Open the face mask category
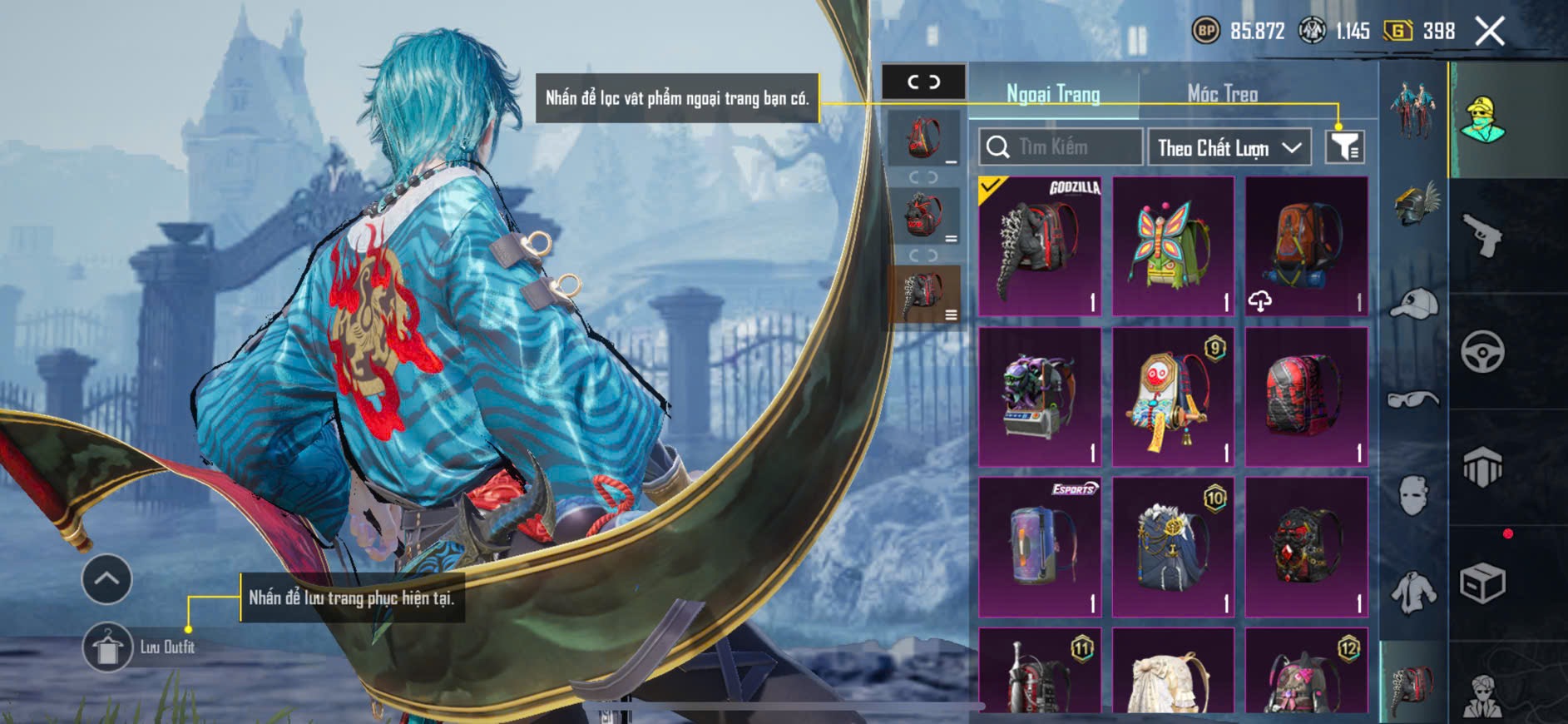Image resolution: width=1568 pixels, height=724 pixels. click(1413, 496)
